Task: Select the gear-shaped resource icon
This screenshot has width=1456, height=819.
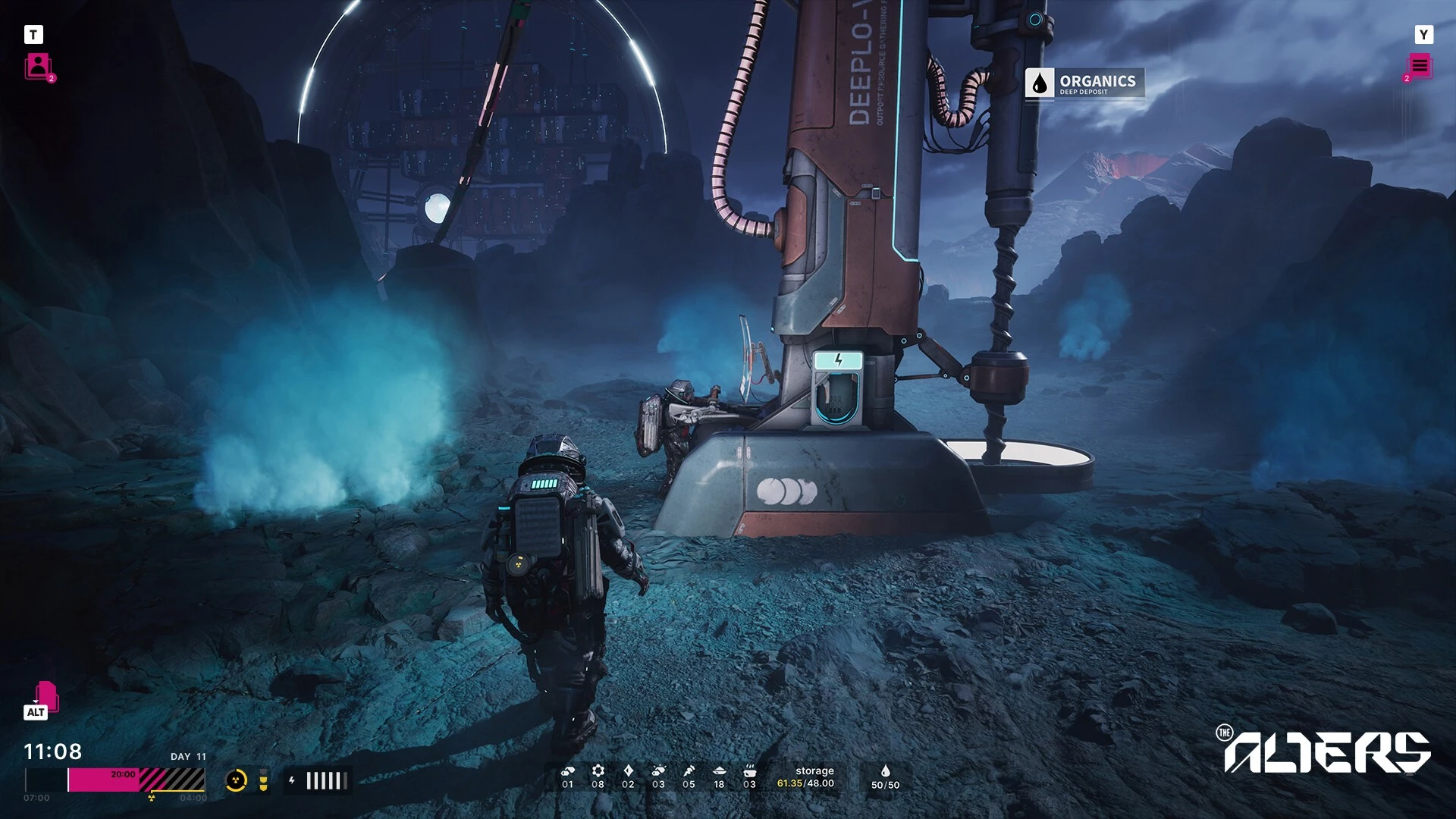Action: point(598,770)
